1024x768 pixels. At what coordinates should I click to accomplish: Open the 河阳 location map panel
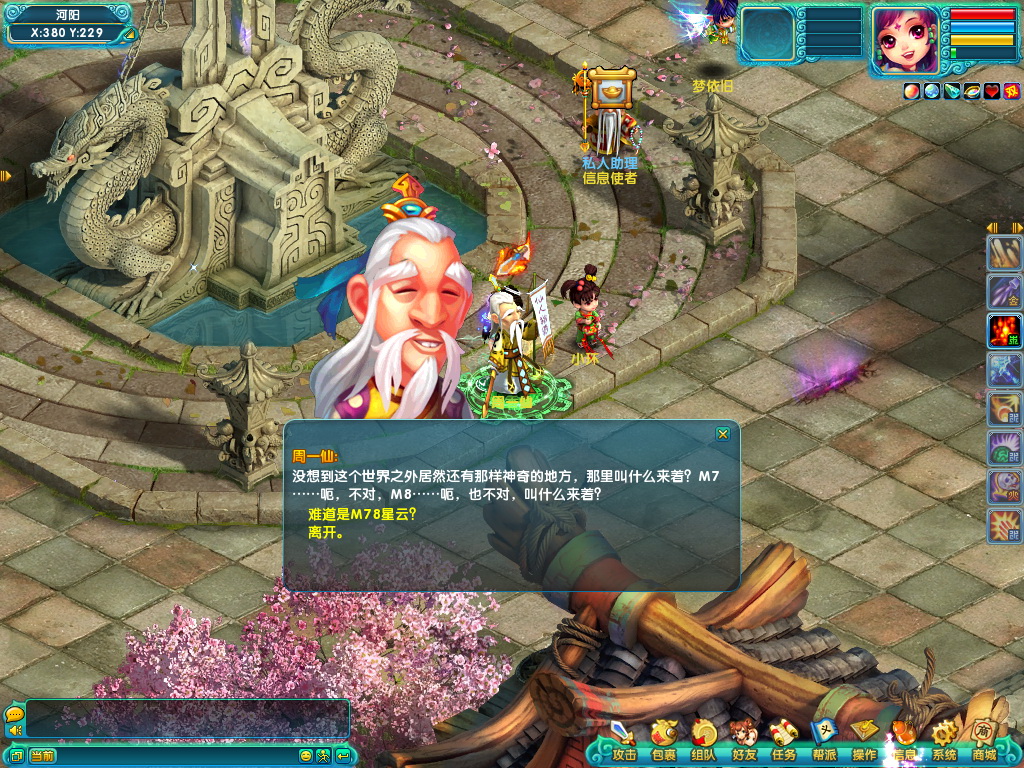68,14
